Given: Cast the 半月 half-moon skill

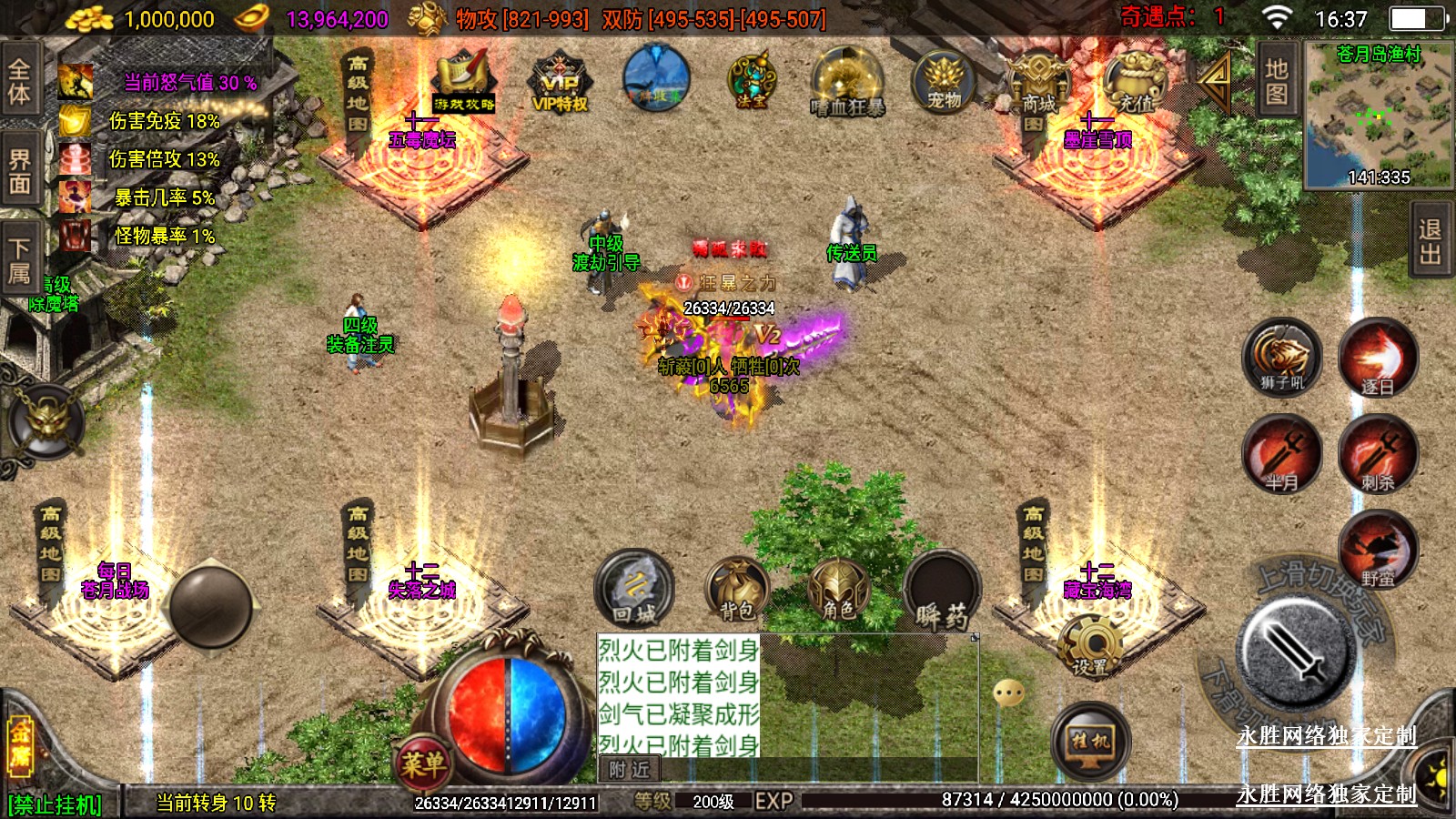Looking at the screenshot, I should pos(1282,454).
